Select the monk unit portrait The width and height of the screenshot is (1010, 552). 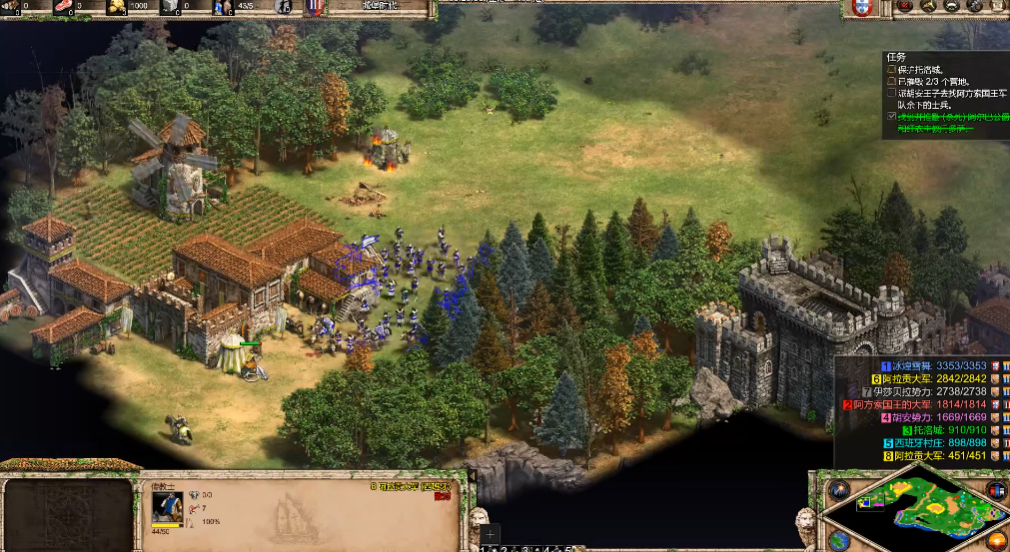coord(166,507)
